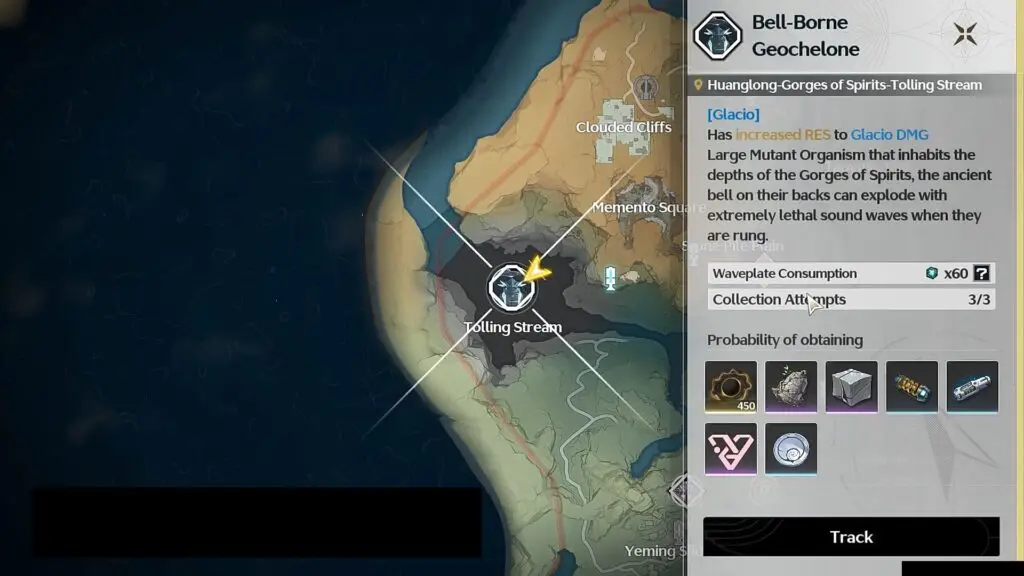Inspect the gold gear reward showing 450
The height and width of the screenshot is (576, 1024).
[731, 387]
